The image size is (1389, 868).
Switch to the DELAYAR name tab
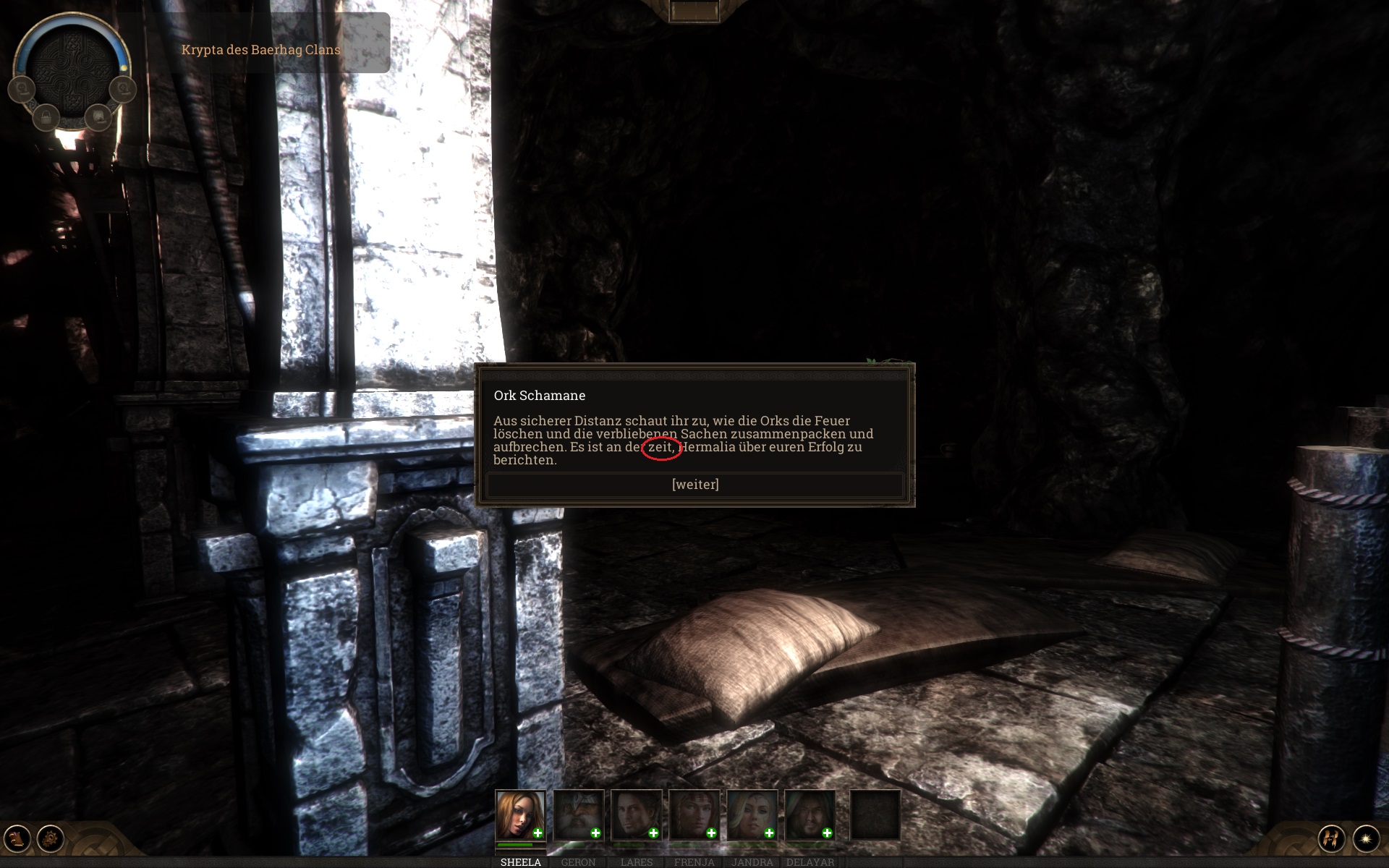click(810, 862)
